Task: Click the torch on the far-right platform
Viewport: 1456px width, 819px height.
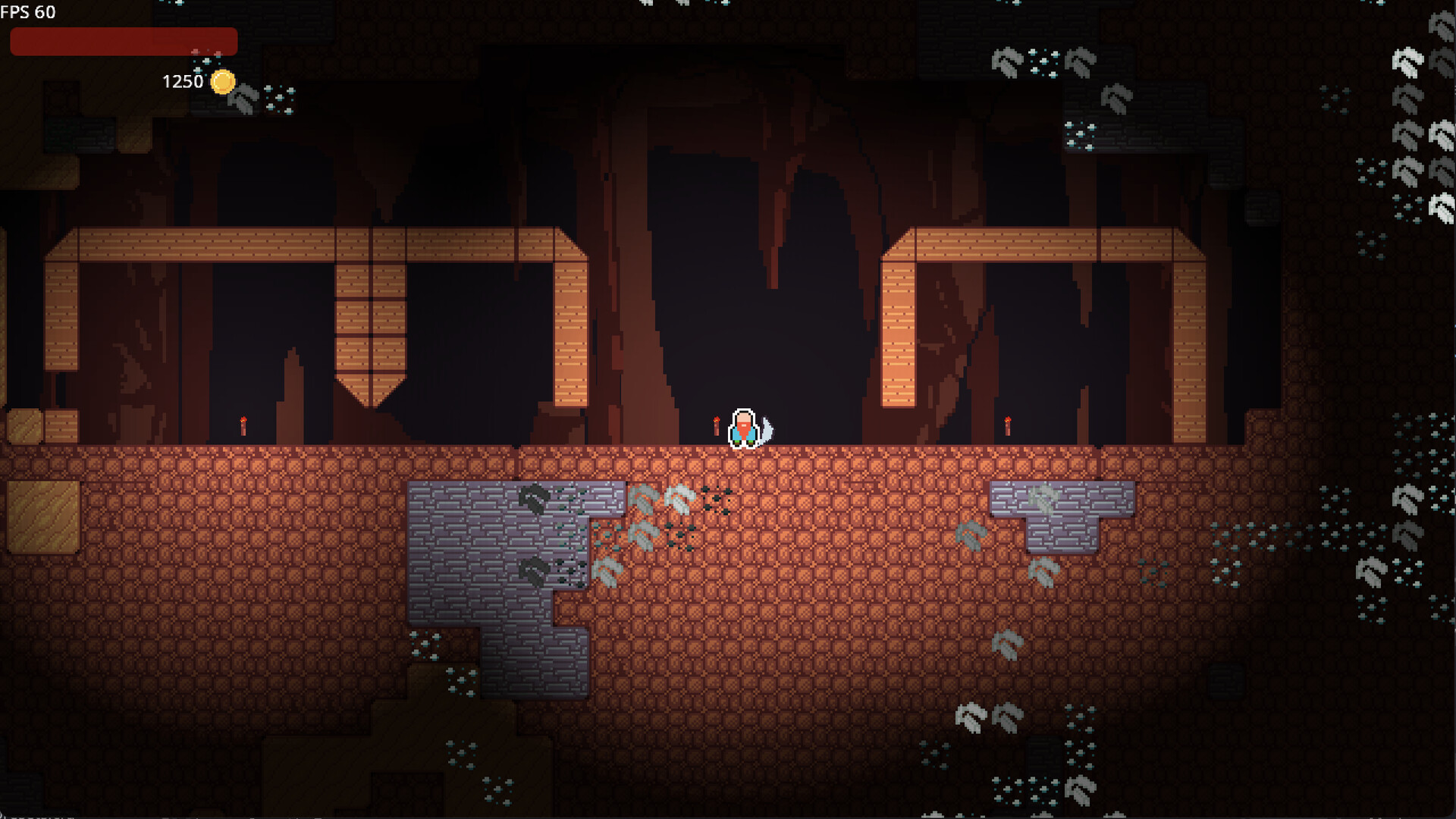Action: 1006,425
